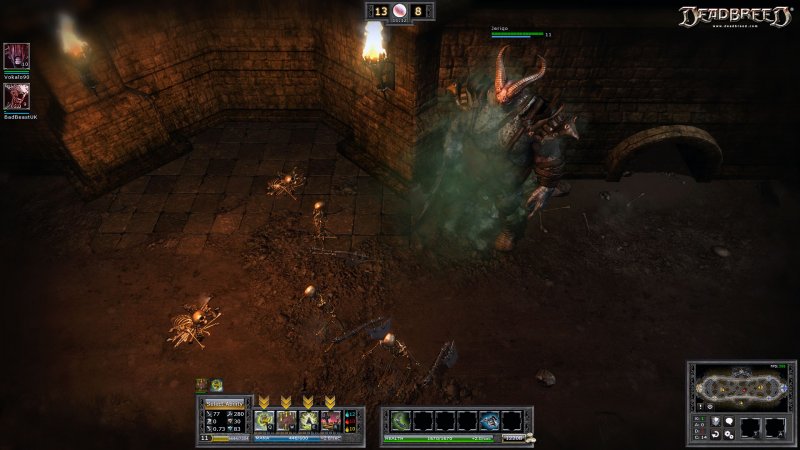
Task: Click the round buff icon above the stats panel
Action: [216, 385]
